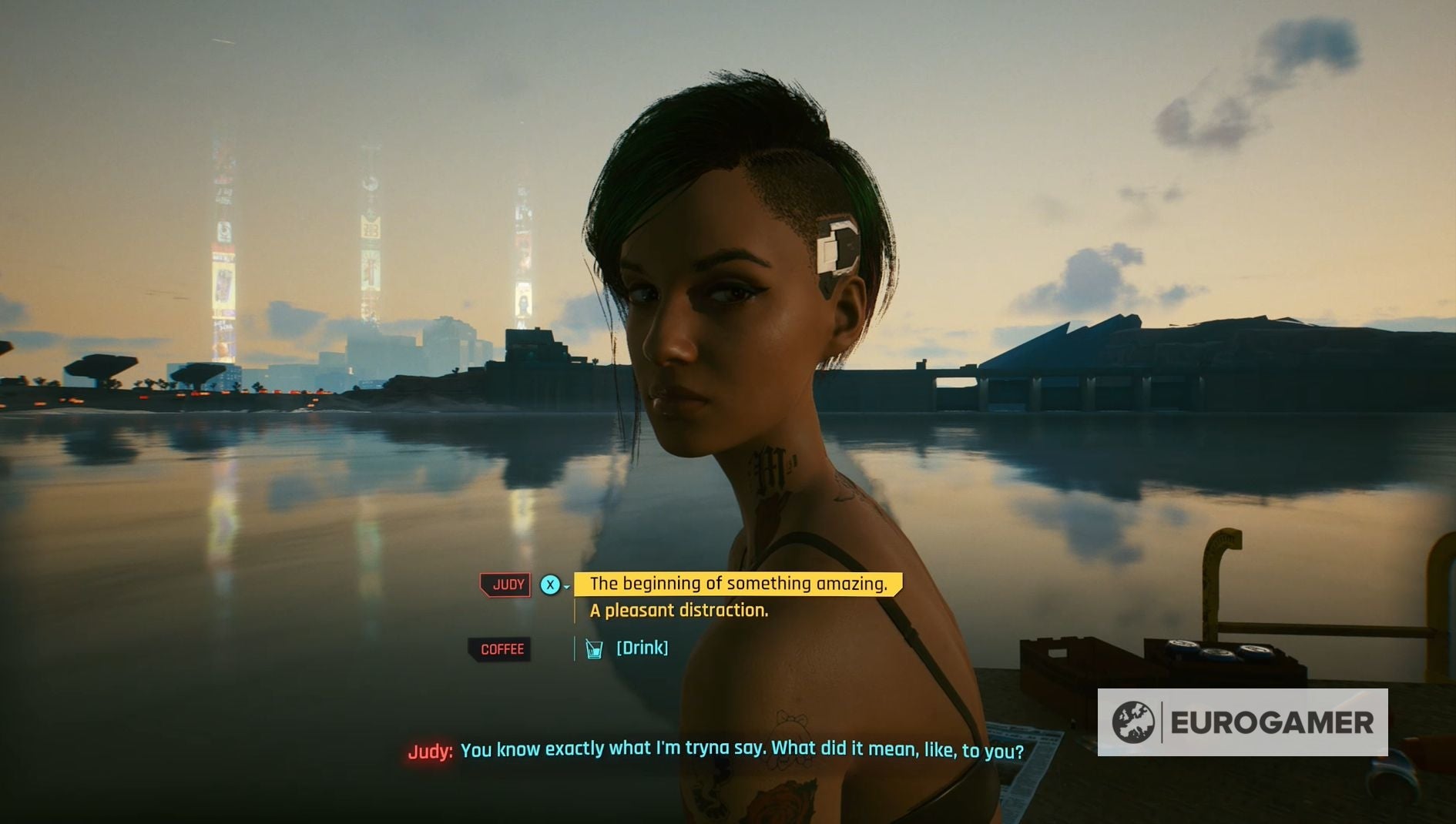Activate the [Drink] coffee action
Screen dimensions: 1456x824
pos(641,648)
